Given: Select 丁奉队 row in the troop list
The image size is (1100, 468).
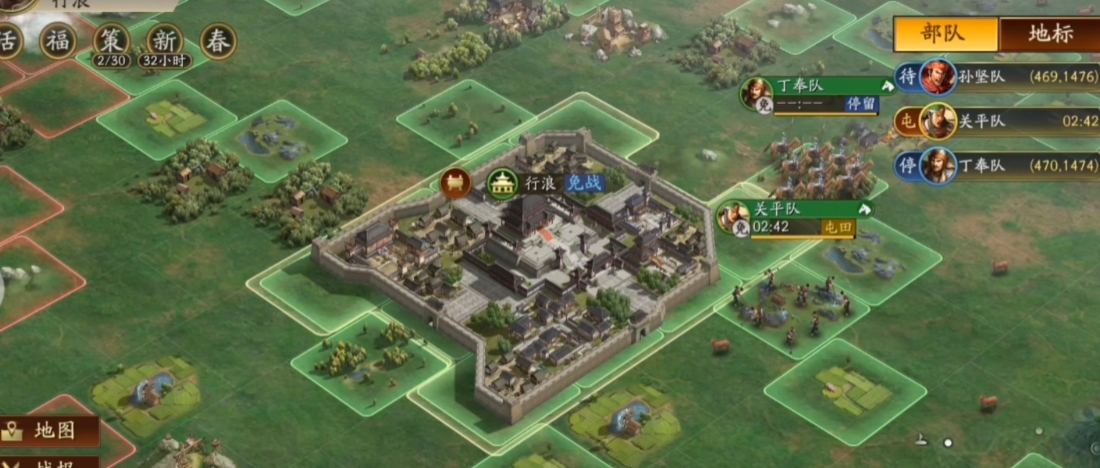Looking at the screenshot, I should [x=1000, y=166].
